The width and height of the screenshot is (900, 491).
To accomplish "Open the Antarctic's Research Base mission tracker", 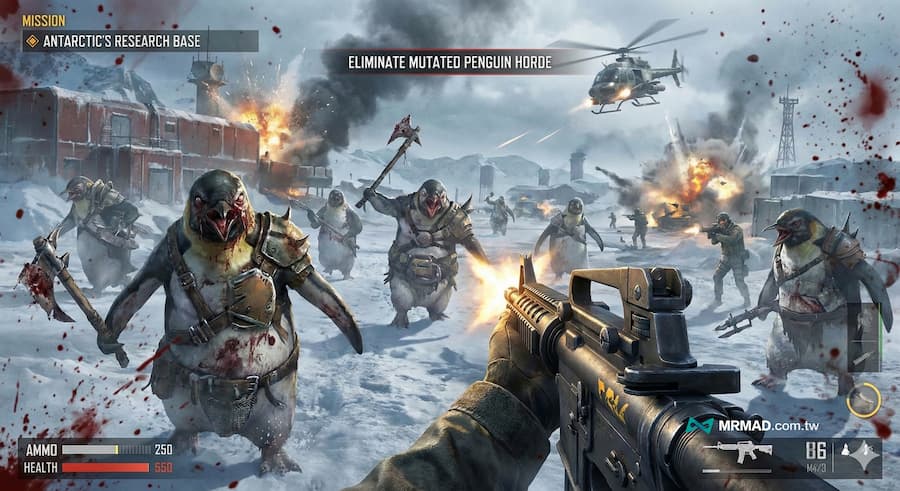I will [140, 41].
